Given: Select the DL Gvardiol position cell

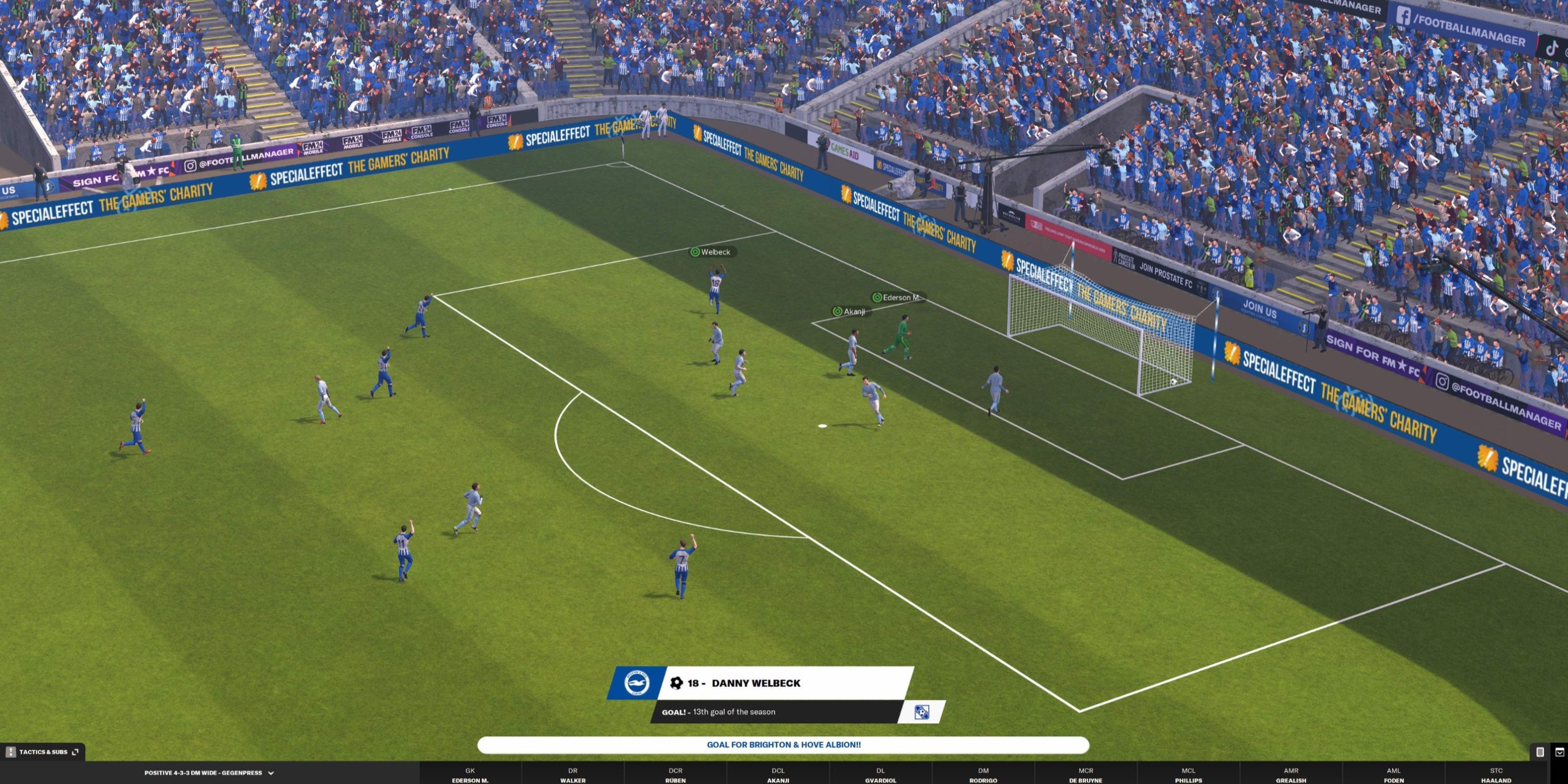Looking at the screenshot, I should pyautogui.click(x=881, y=776).
